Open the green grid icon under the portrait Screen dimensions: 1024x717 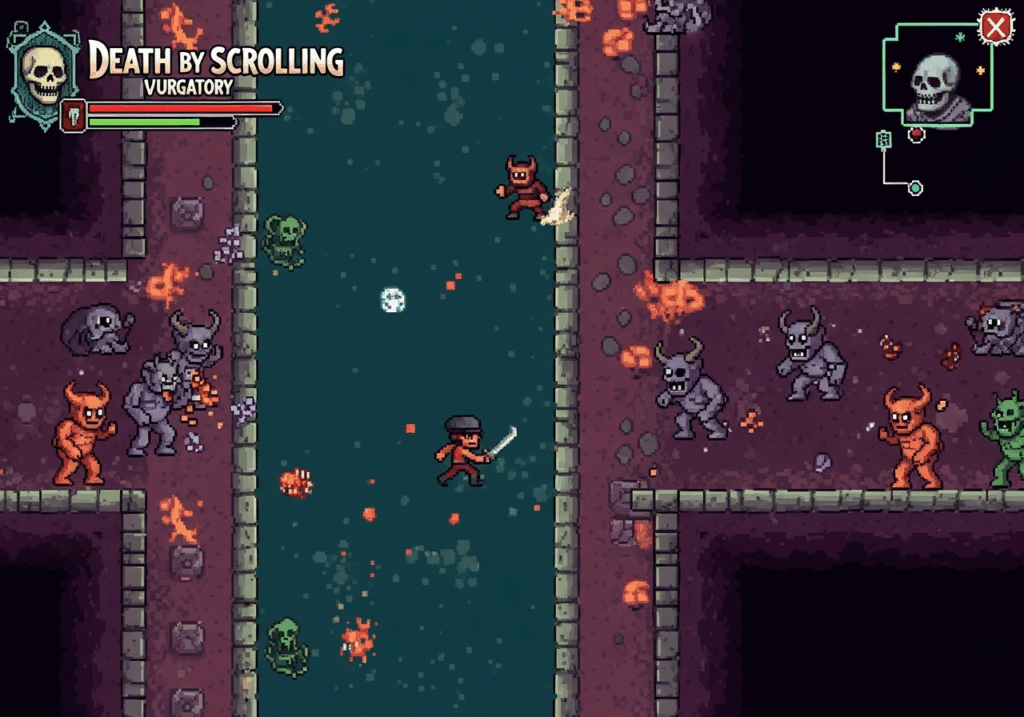pyautogui.click(x=883, y=140)
